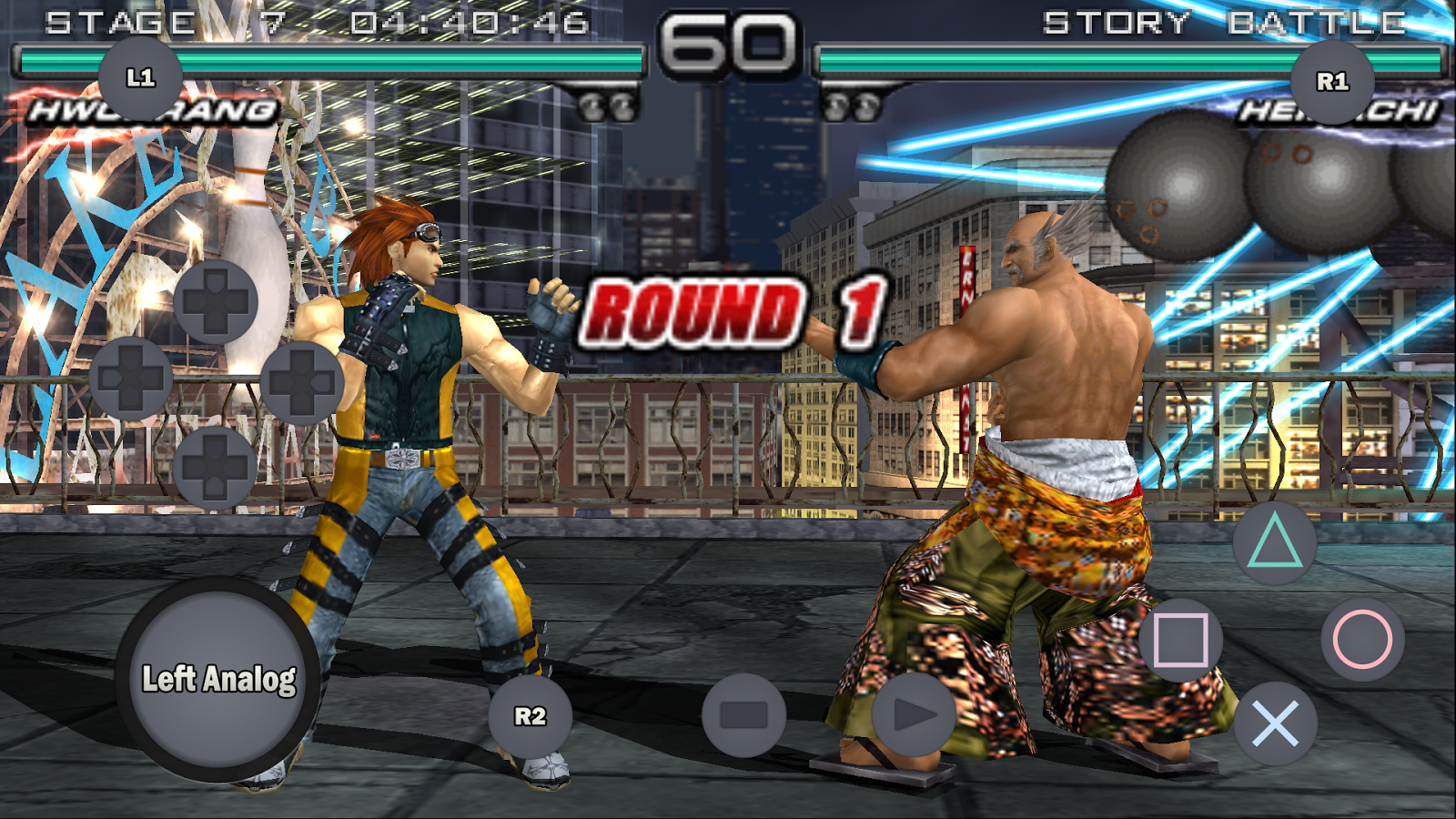1456x819 pixels.
Task: Tap the D-pad up arrow
Action: click(x=216, y=302)
